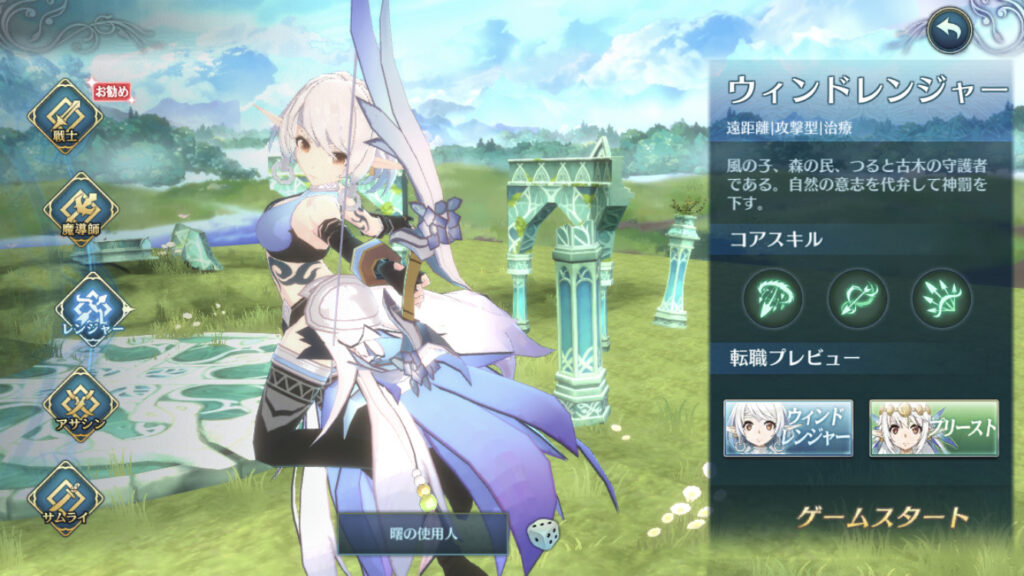This screenshot has width=1024, height=576.
Task: Pick the アサシン assassin class
Action: pyautogui.click(x=80, y=403)
